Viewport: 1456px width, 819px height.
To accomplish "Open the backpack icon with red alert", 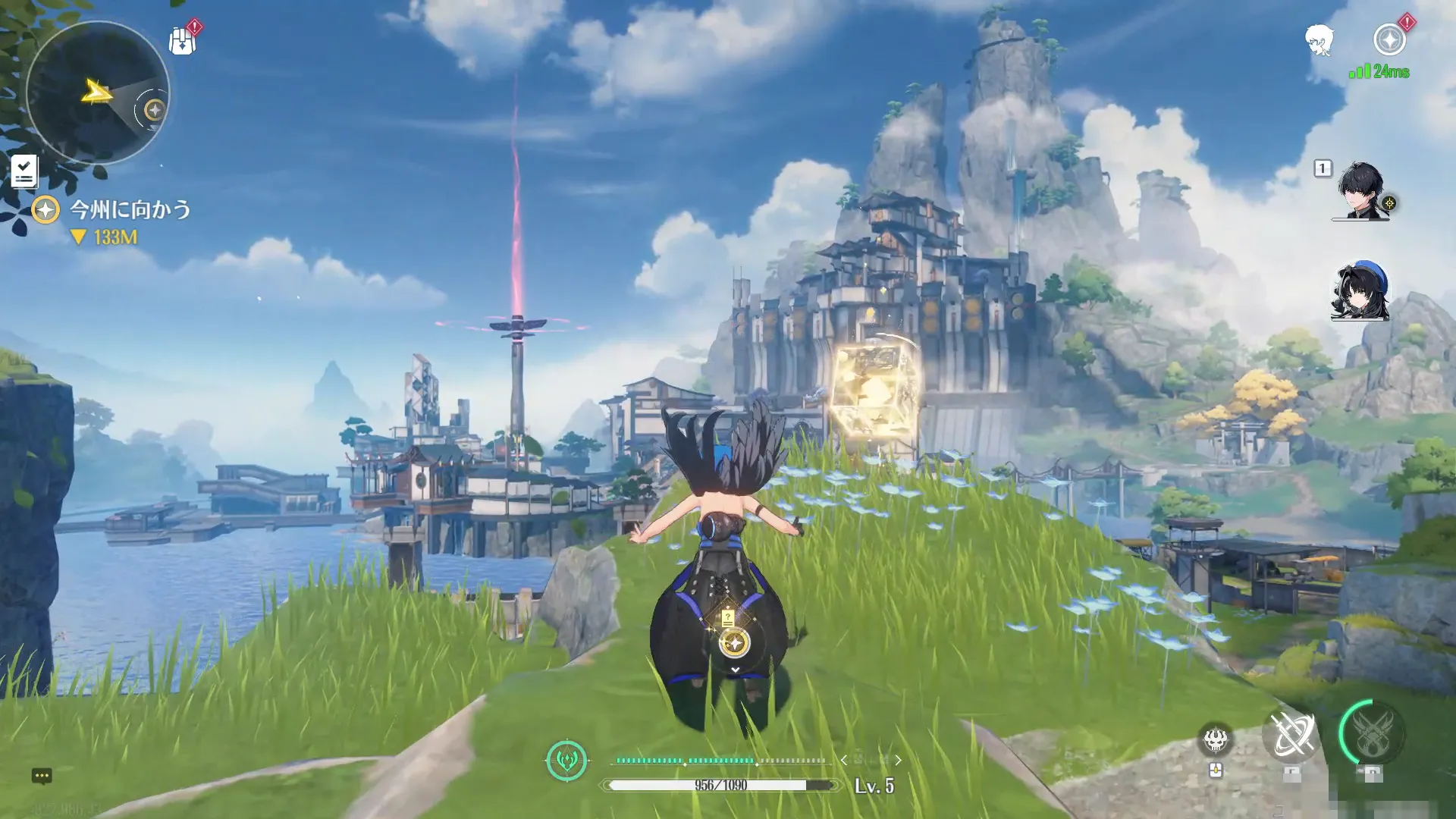I will pos(182,41).
